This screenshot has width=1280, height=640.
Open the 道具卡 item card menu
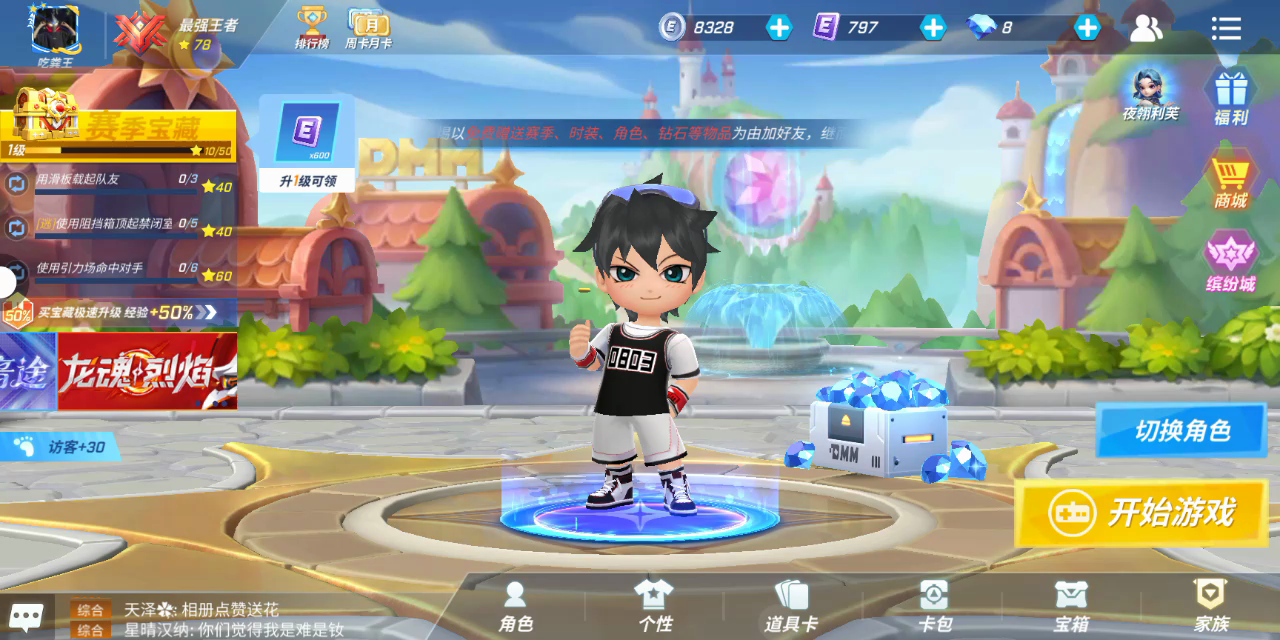(x=791, y=606)
